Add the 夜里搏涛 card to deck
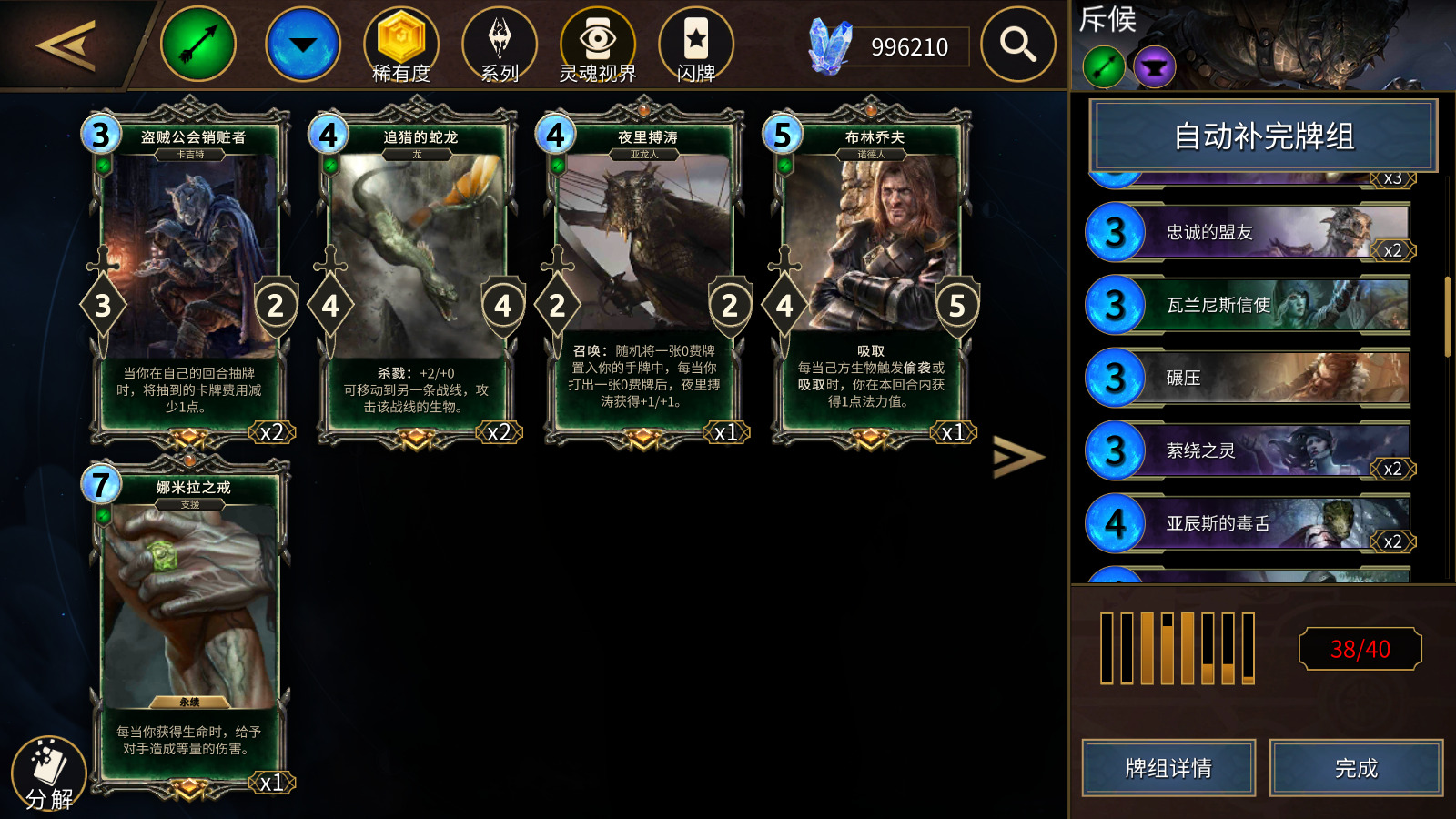 pos(644,273)
